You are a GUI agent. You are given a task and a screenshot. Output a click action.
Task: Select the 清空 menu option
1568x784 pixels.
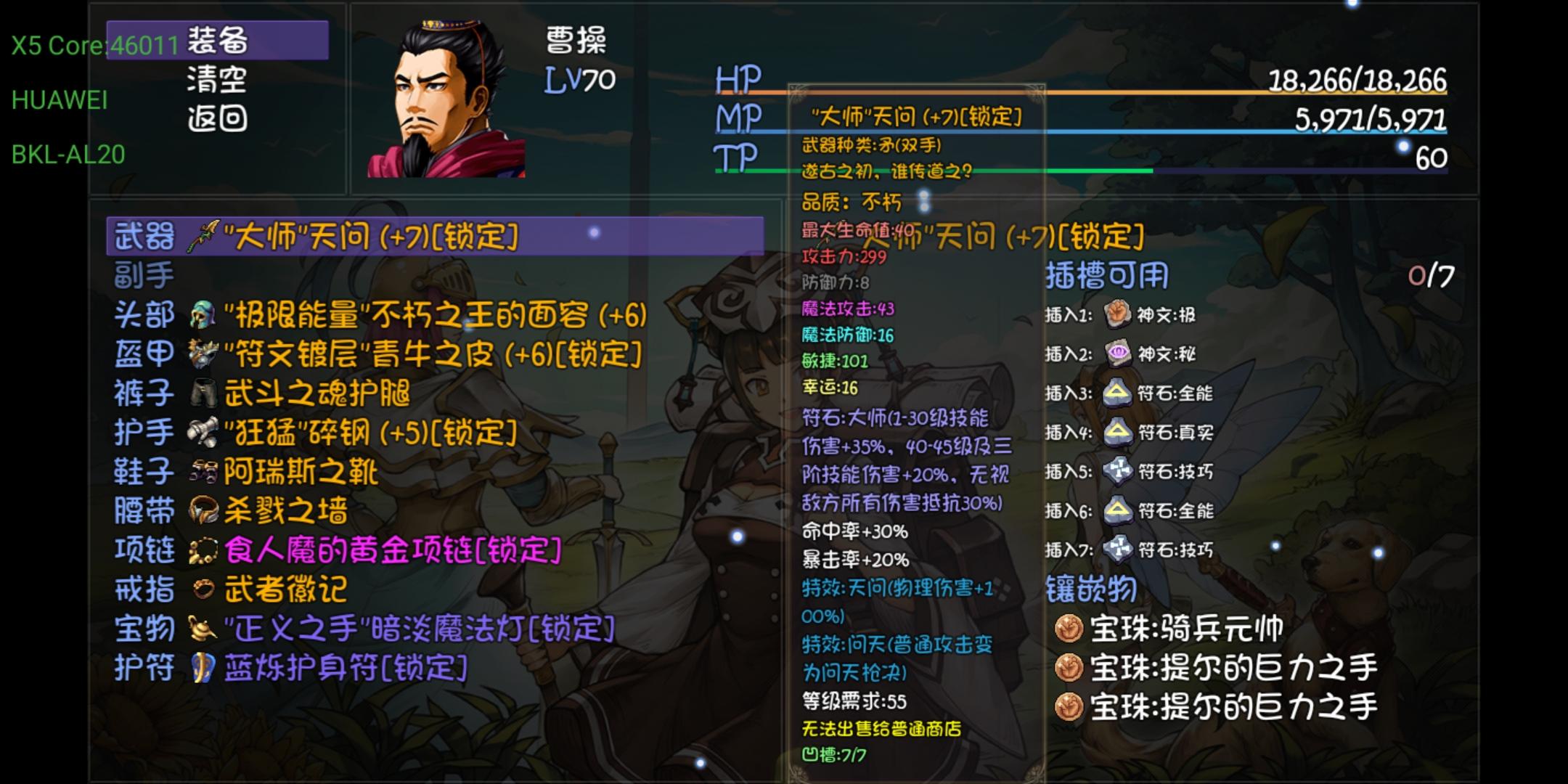point(216,81)
